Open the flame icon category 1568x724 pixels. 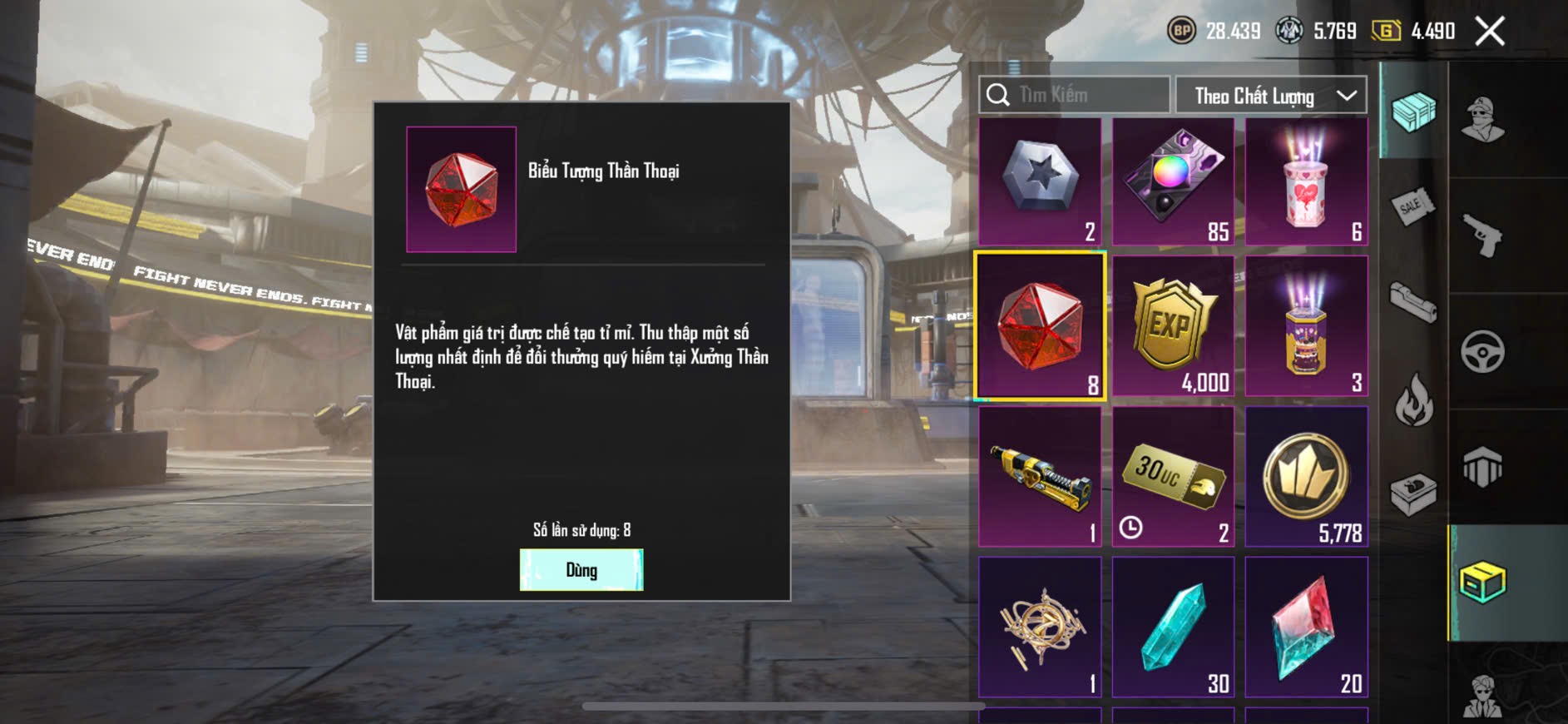click(1412, 399)
